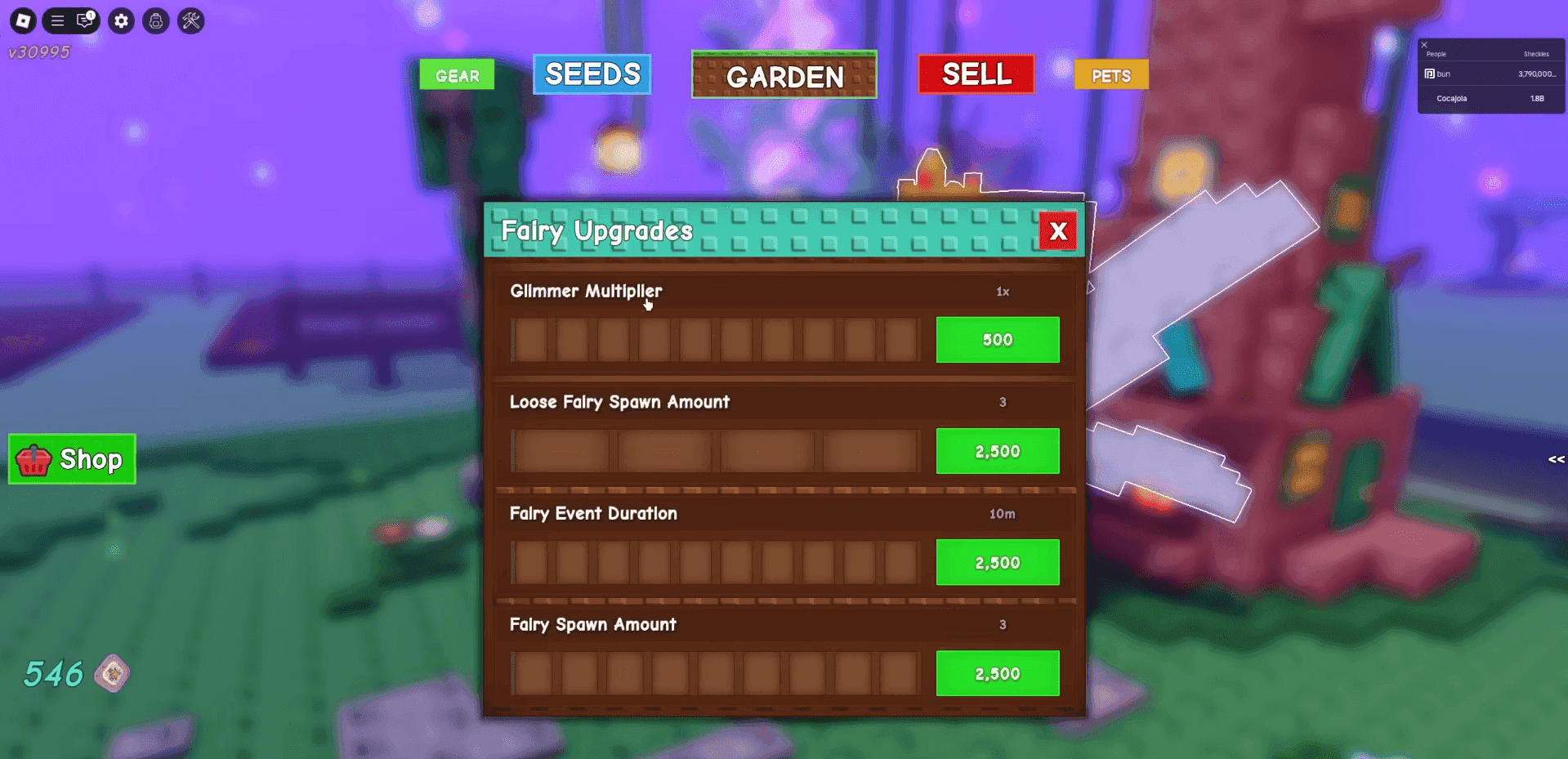Viewport: 1568px width, 759px height.
Task: Open the hamburger list icon
Action: 57,20
